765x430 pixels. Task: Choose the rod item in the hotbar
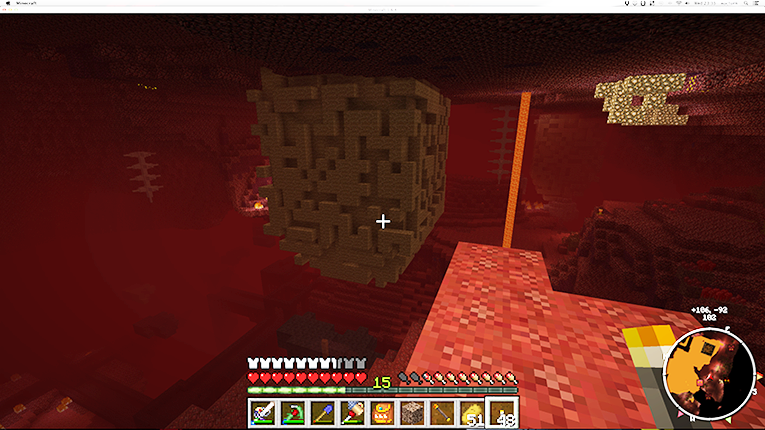point(442,412)
